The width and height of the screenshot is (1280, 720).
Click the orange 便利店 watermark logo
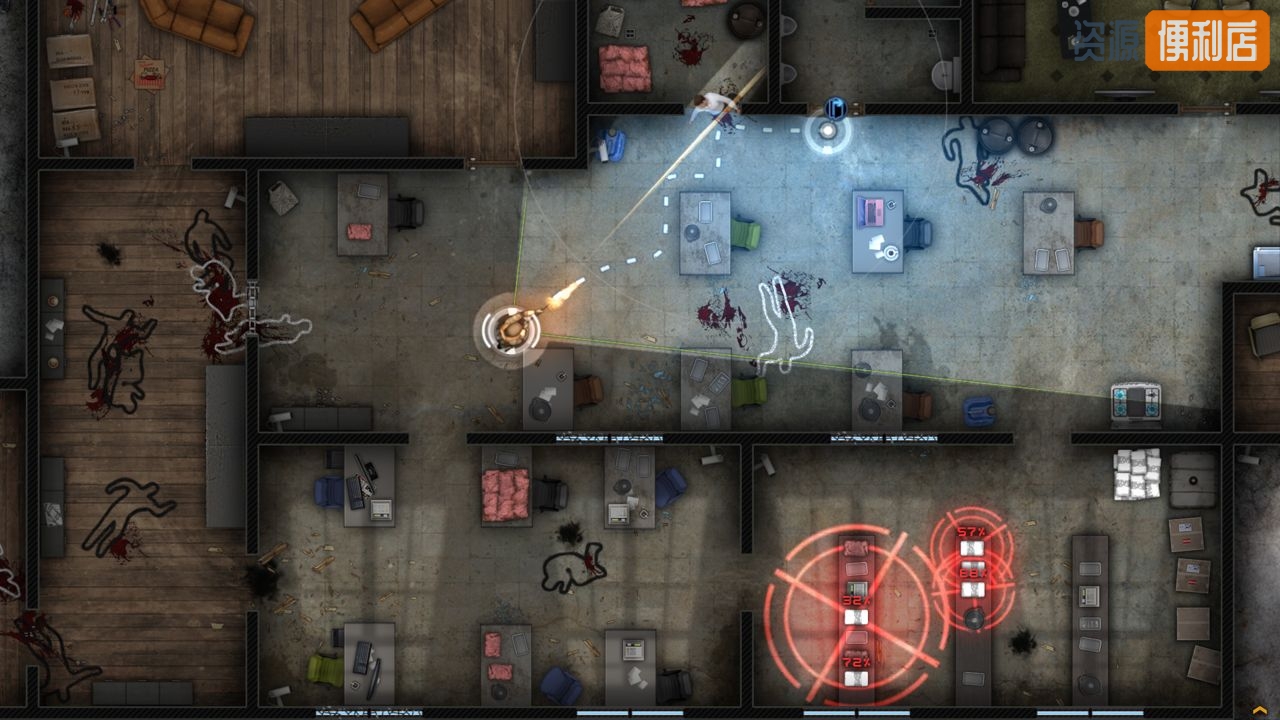[x=1207, y=40]
